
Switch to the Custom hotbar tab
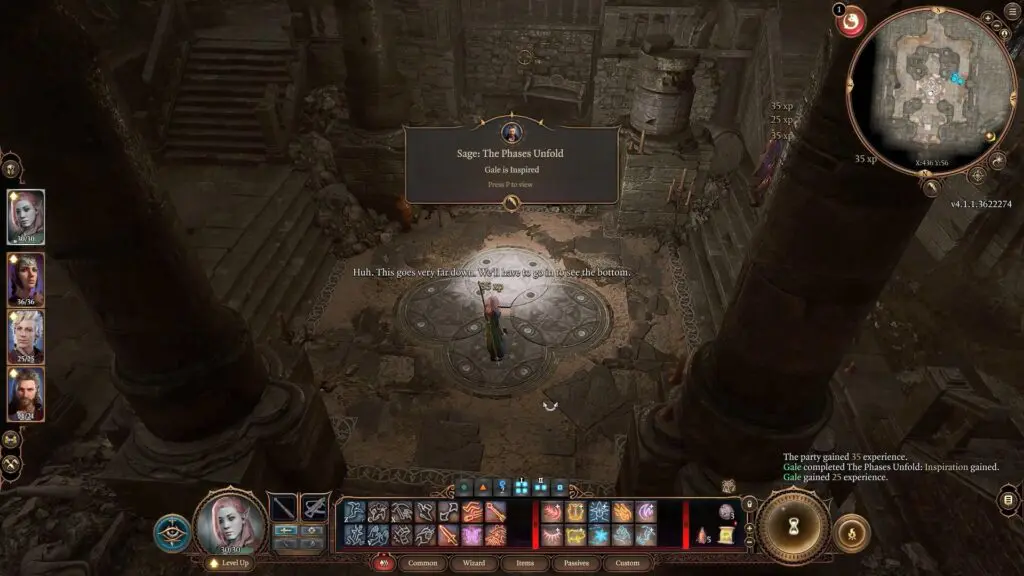(627, 563)
